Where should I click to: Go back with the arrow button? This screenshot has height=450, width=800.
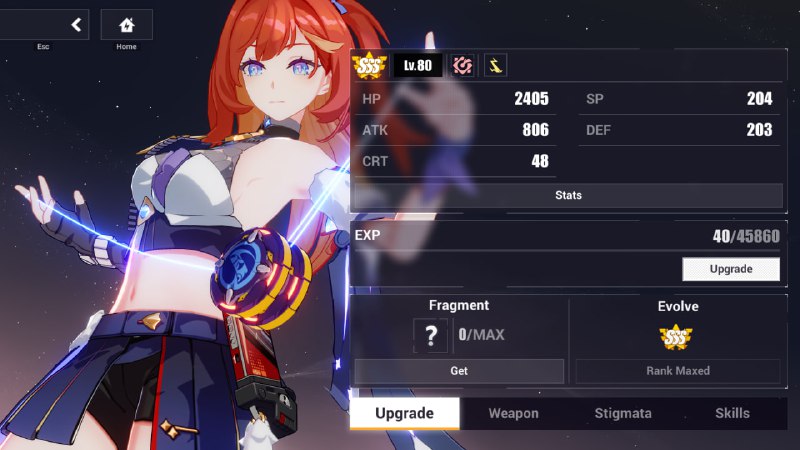point(74,25)
